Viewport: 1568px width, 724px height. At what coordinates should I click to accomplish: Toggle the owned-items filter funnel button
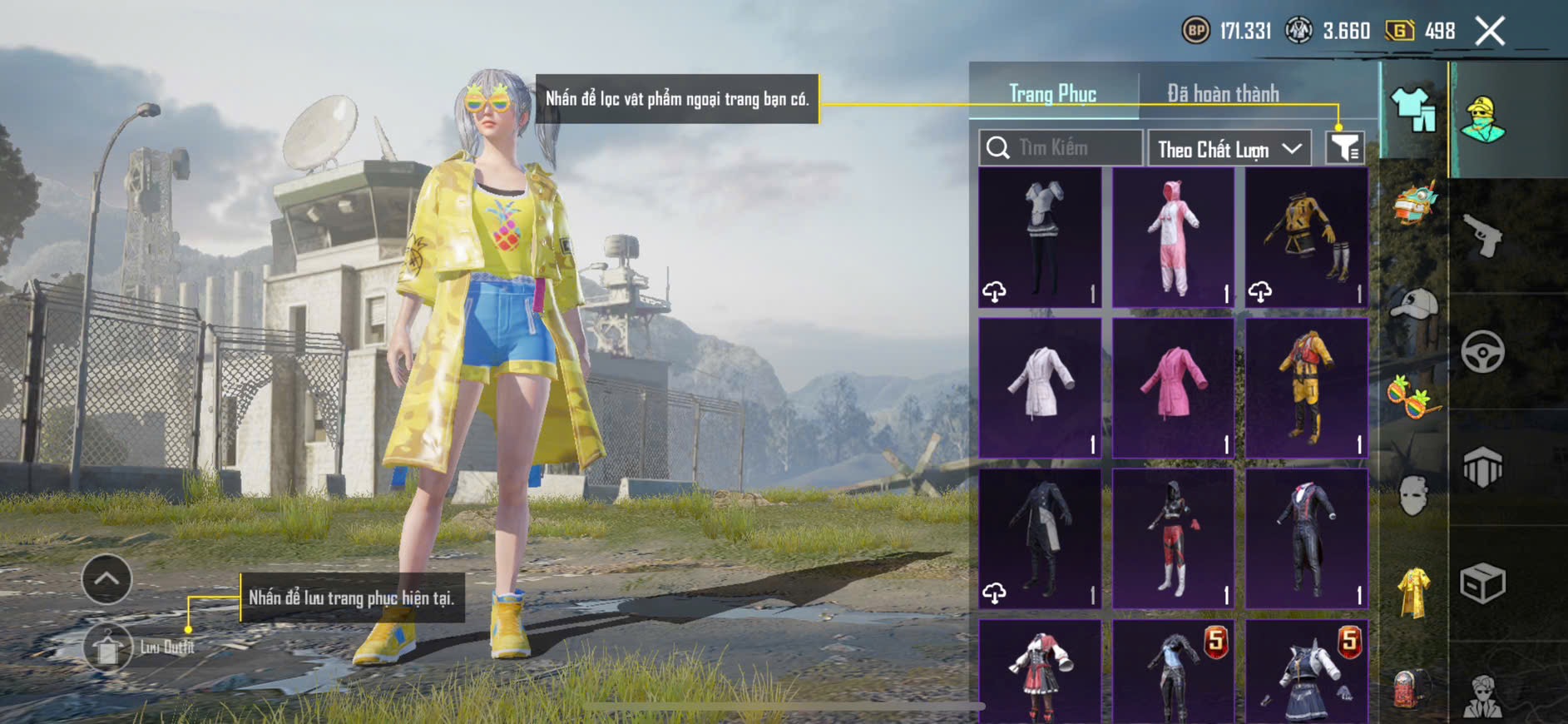(x=1344, y=148)
